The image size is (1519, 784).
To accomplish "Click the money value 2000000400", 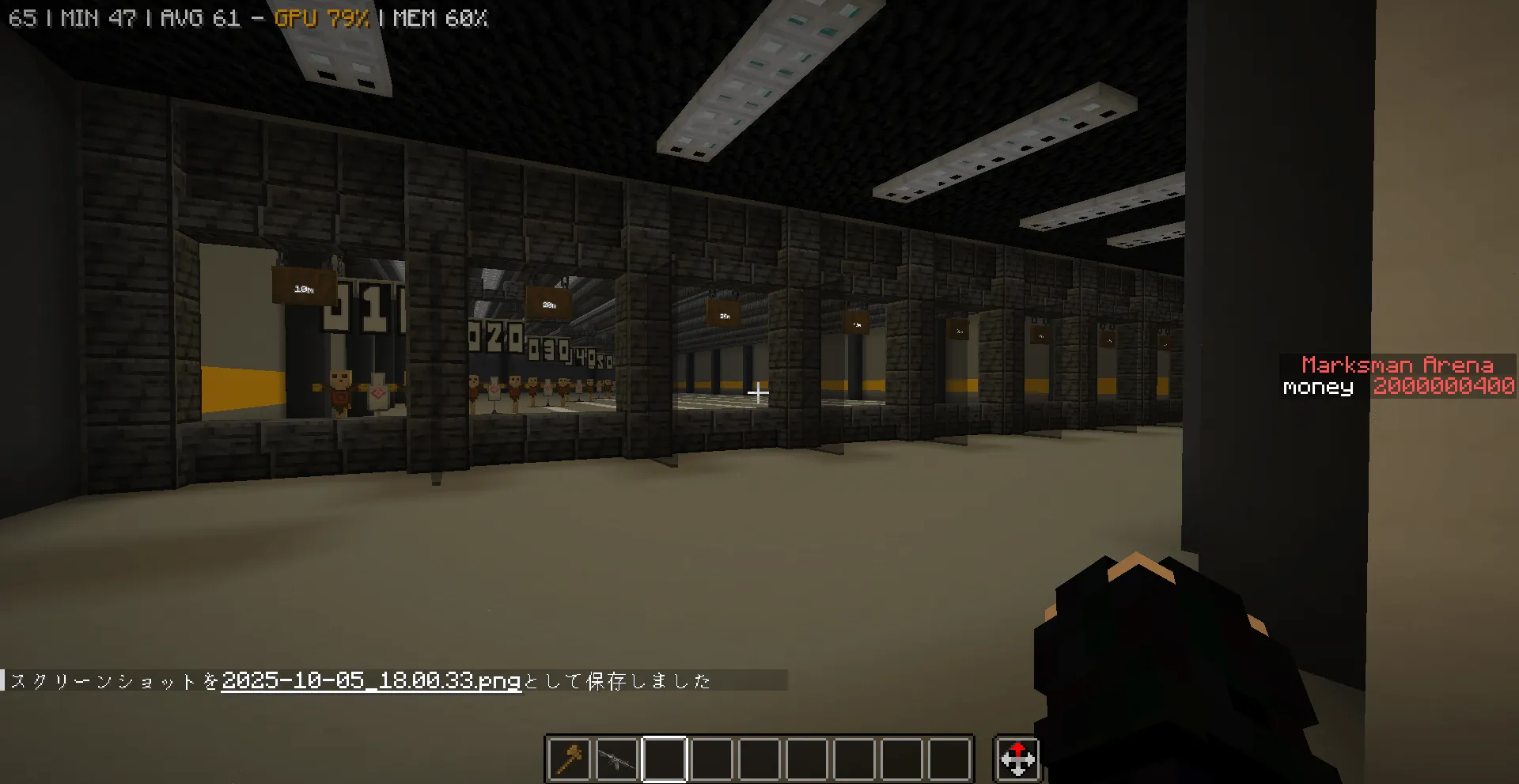I will 1443,387.
